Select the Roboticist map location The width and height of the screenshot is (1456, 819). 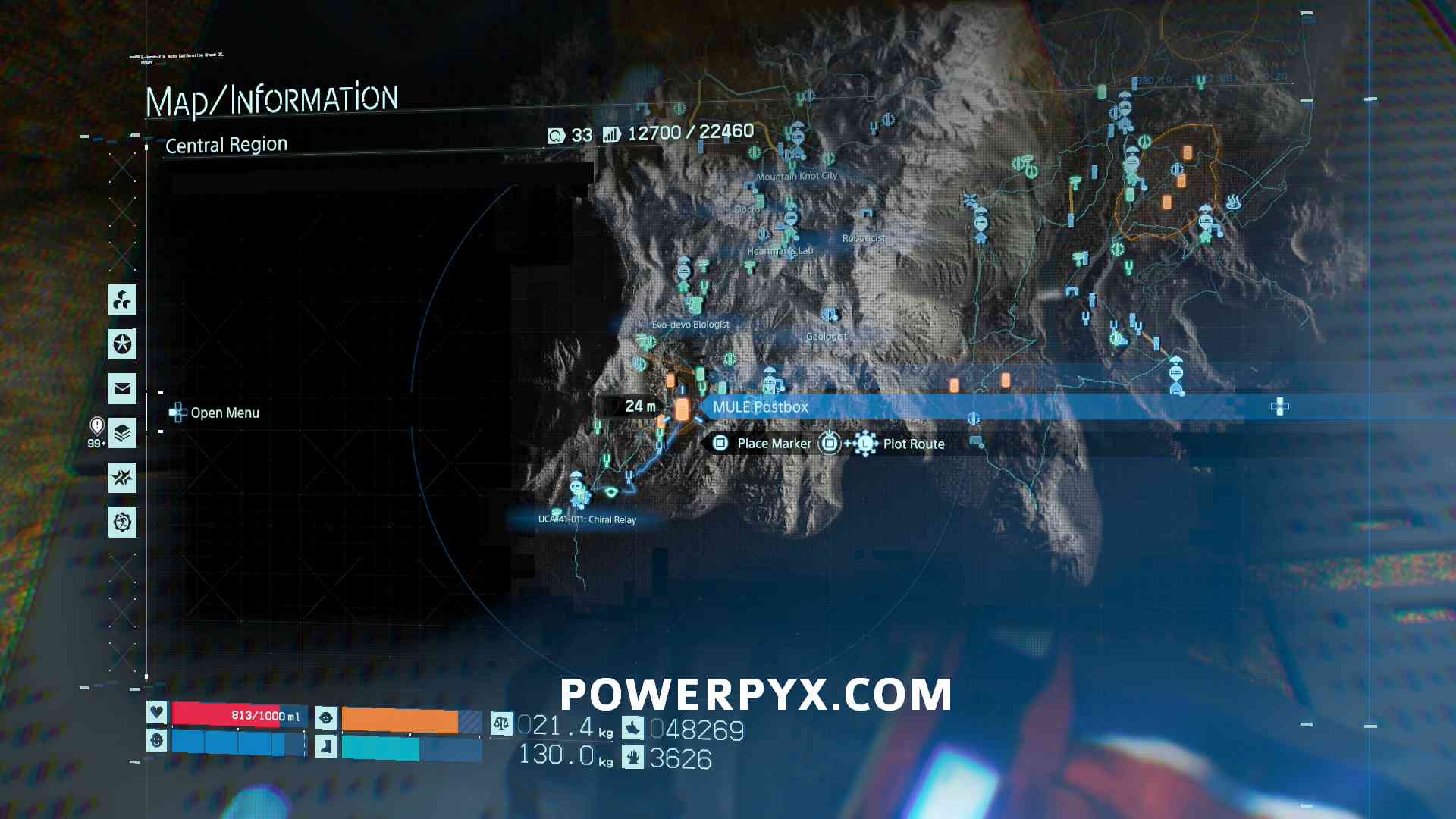pyautogui.click(x=863, y=238)
